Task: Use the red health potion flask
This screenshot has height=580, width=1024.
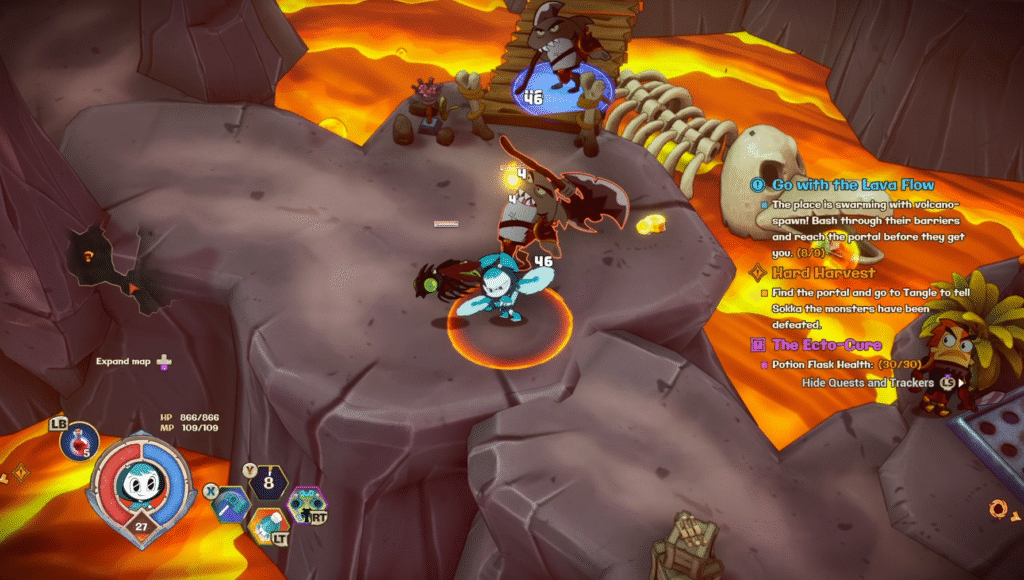Action: point(79,442)
